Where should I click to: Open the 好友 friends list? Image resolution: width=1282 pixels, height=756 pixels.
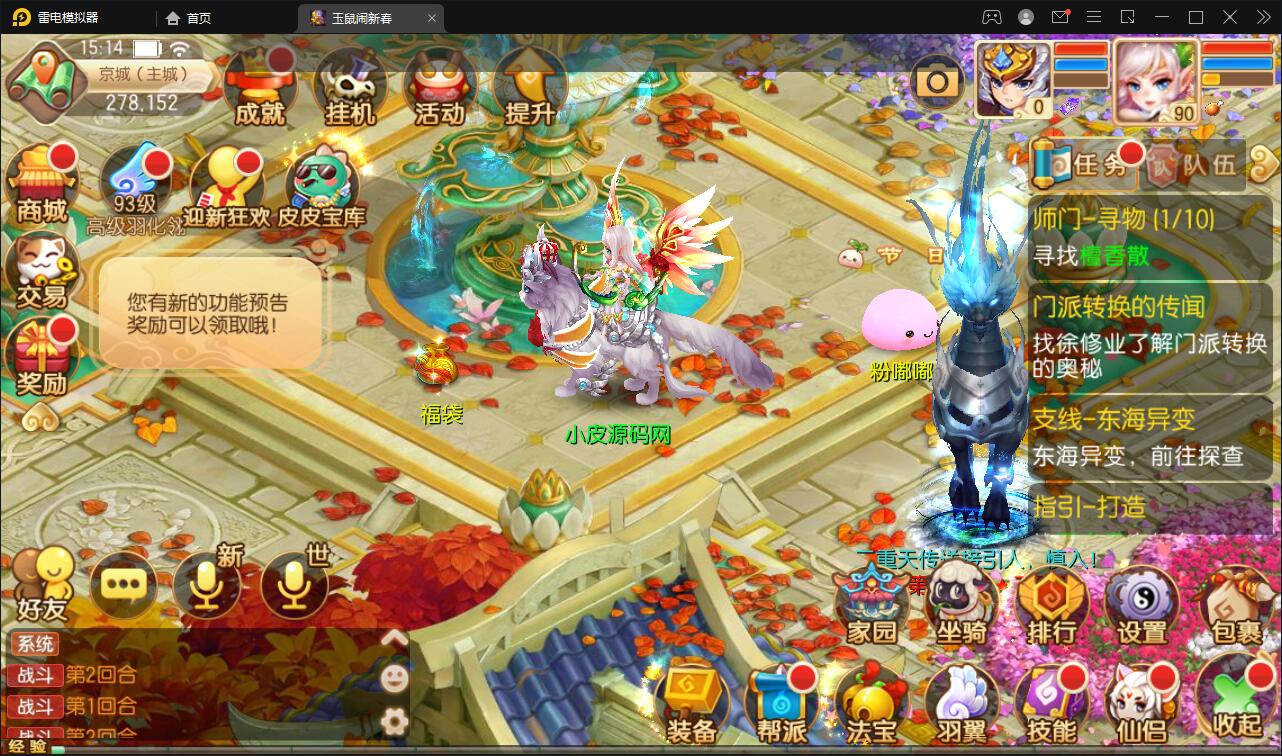point(42,584)
